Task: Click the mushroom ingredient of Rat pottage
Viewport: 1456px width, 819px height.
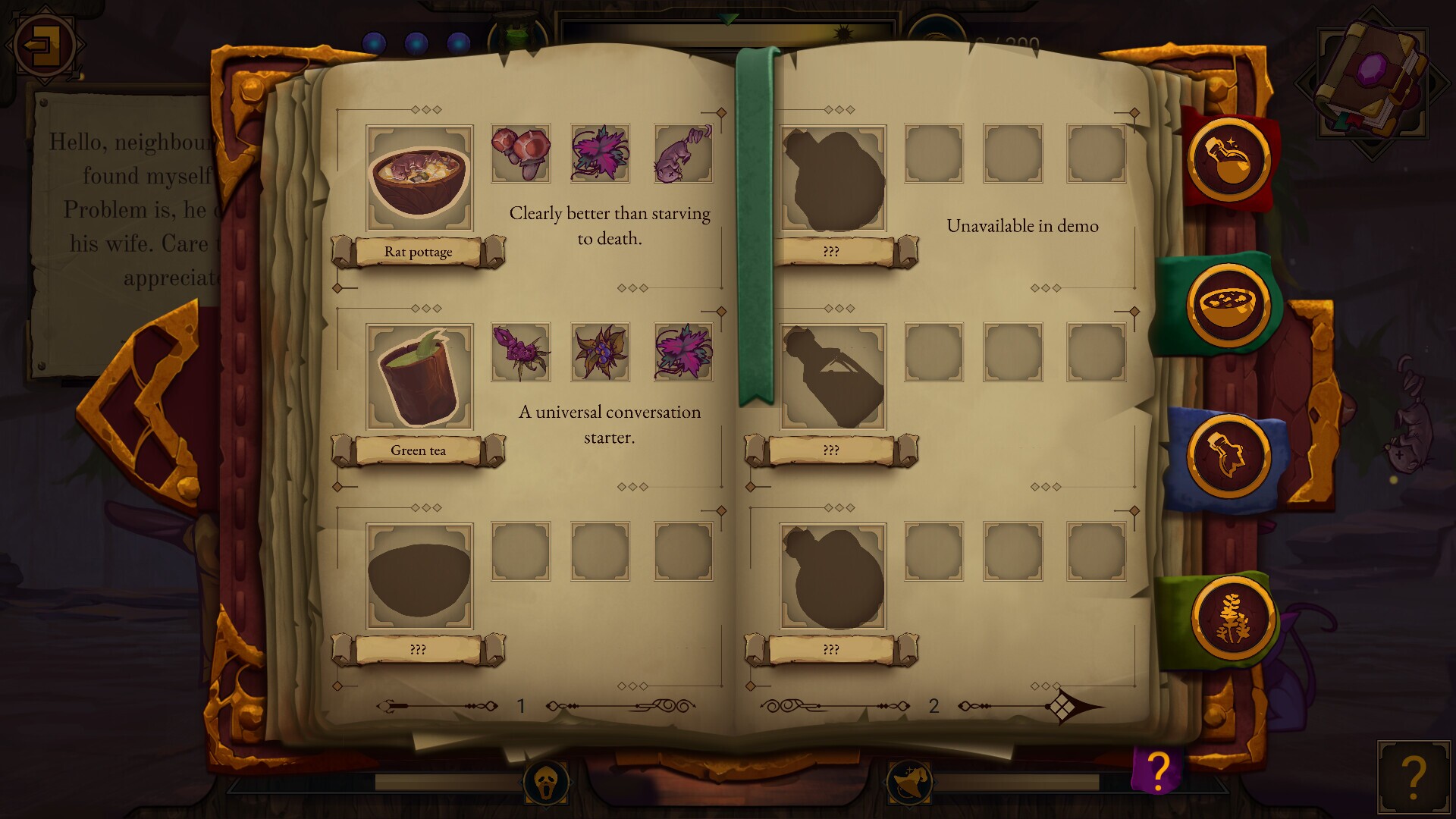Action: click(519, 154)
